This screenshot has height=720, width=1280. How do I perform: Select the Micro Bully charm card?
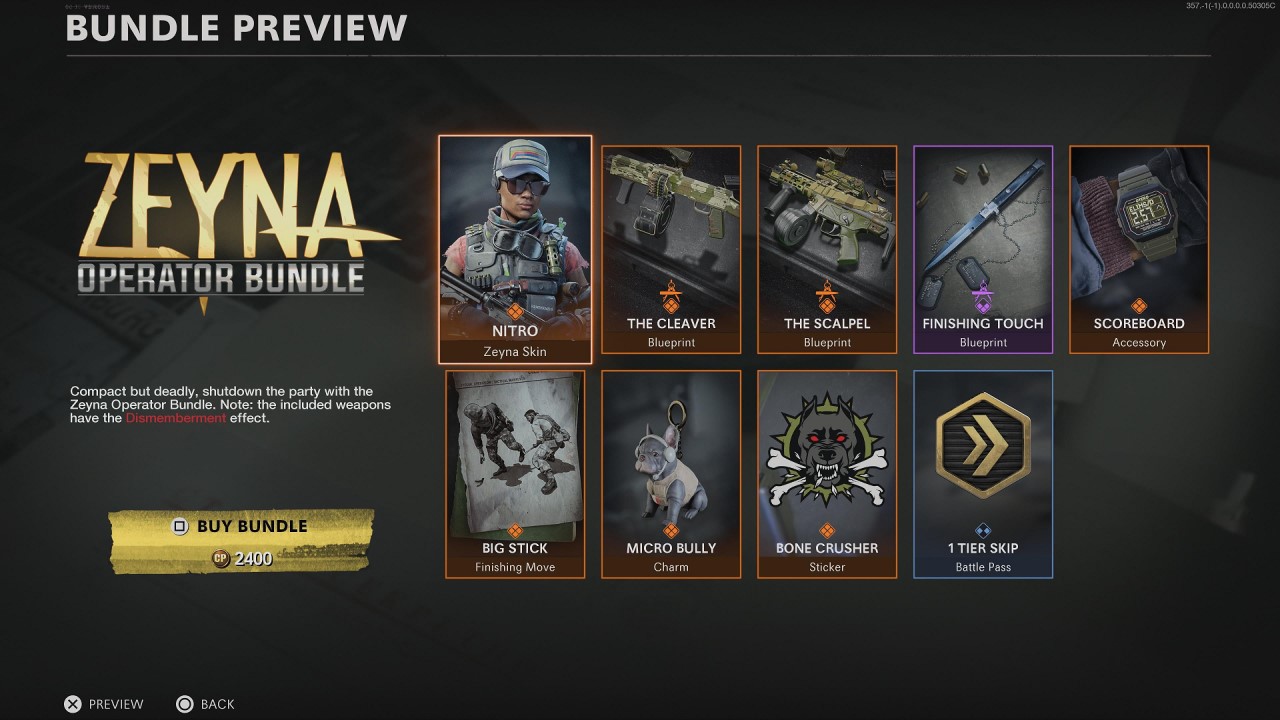coord(671,474)
